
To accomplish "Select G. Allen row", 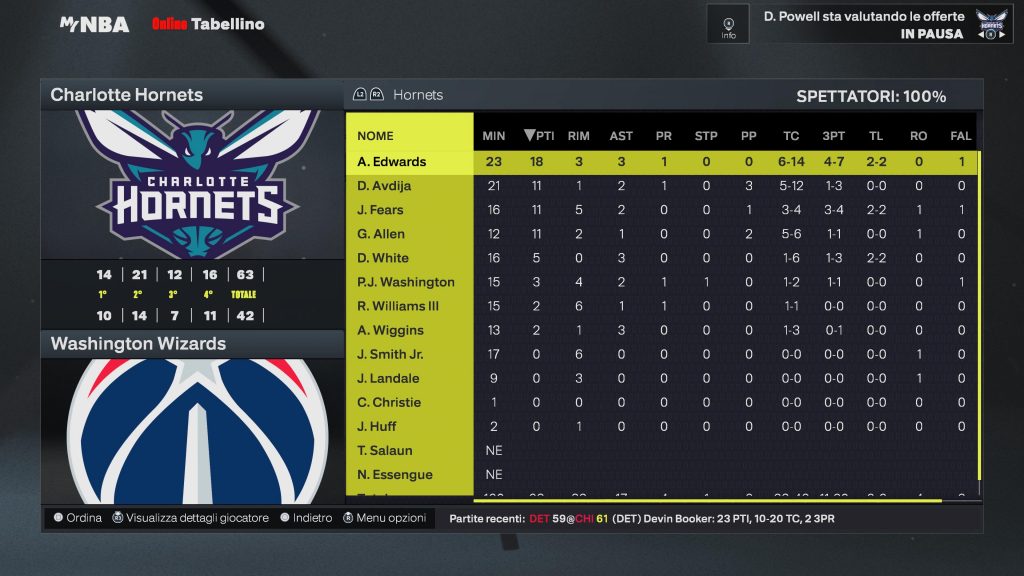I will pyautogui.click(x=381, y=234).
